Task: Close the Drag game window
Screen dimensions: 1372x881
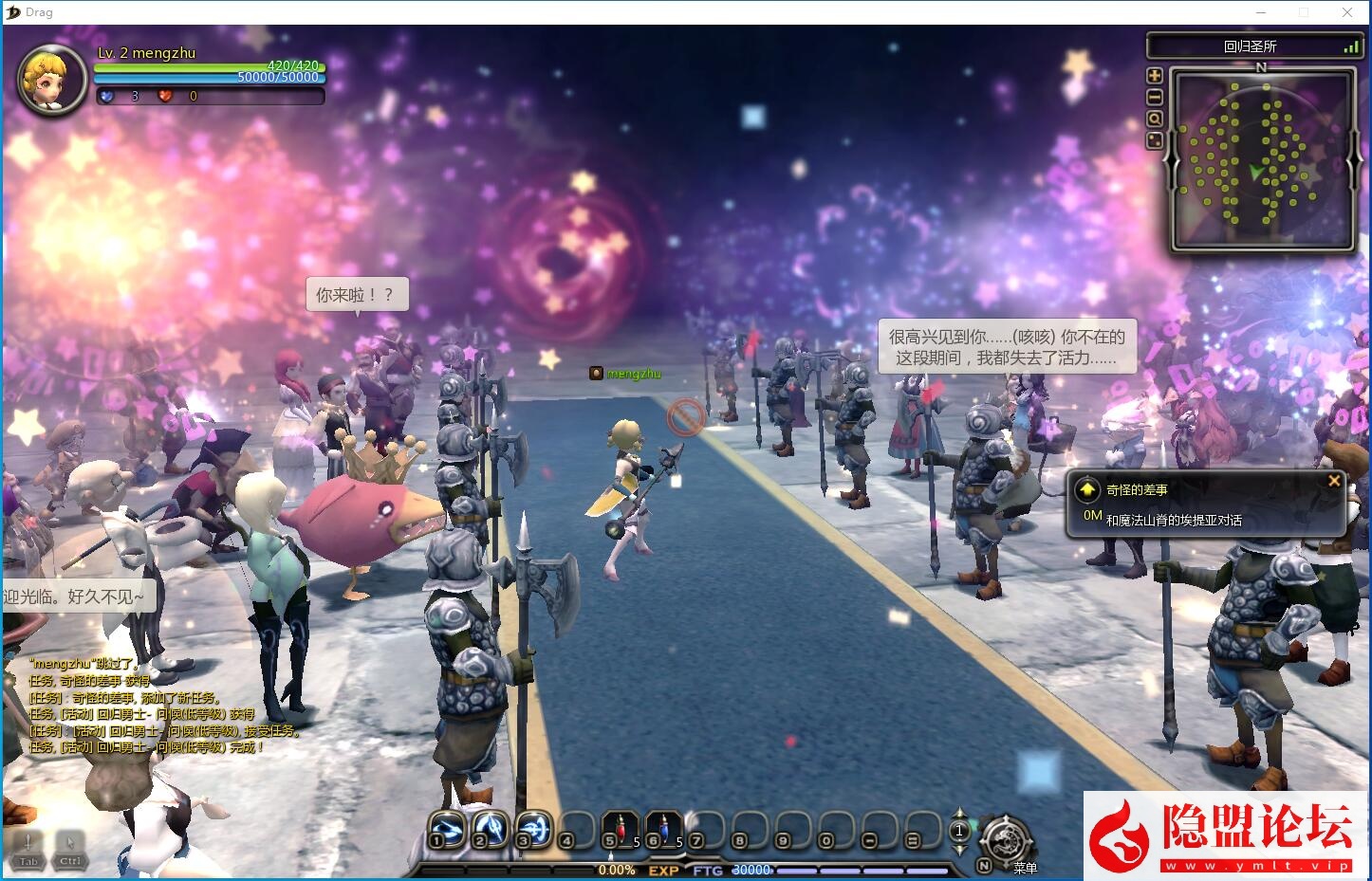Action: click(x=1347, y=12)
